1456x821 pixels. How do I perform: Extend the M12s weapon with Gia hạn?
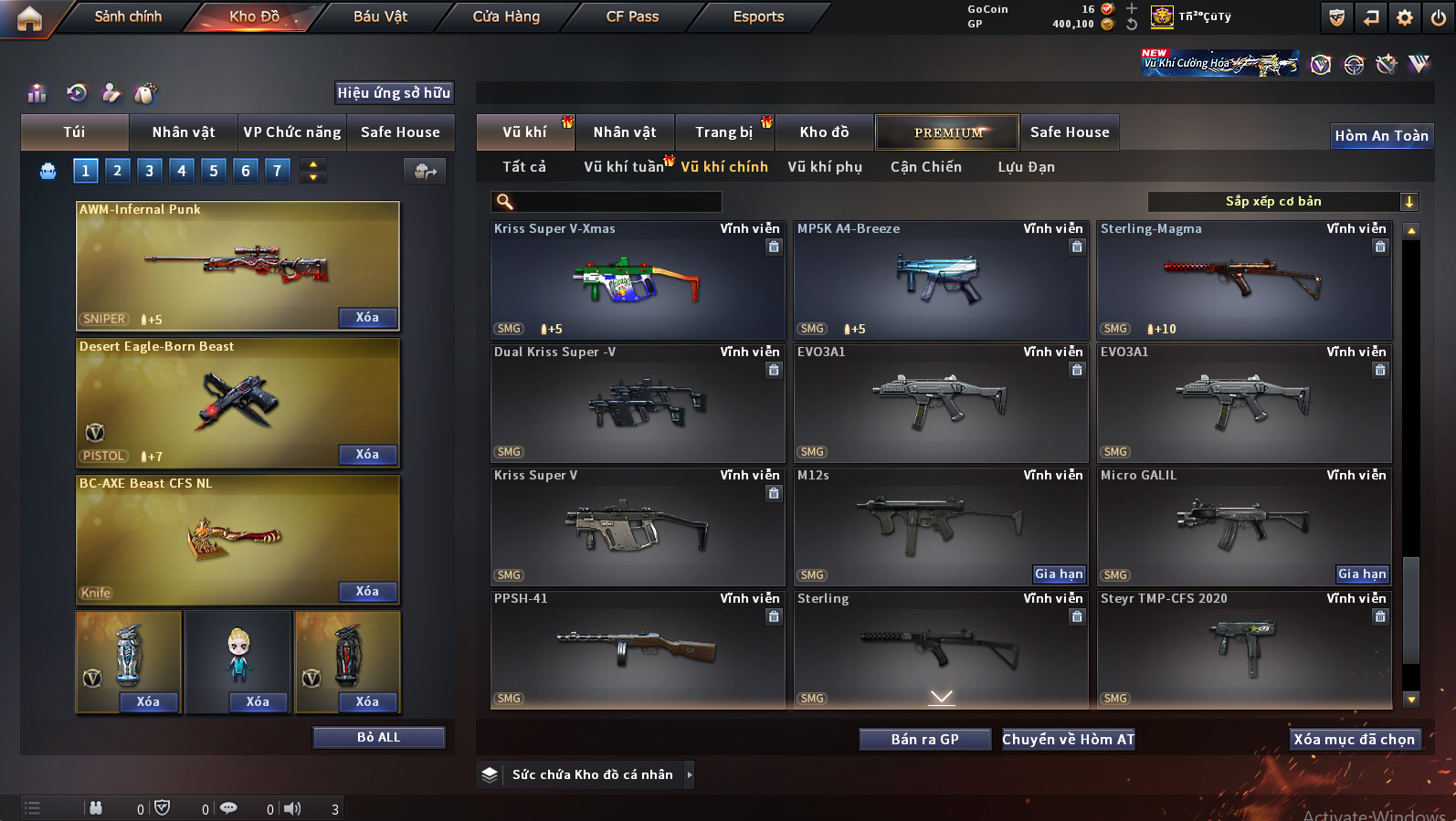(x=1058, y=574)
